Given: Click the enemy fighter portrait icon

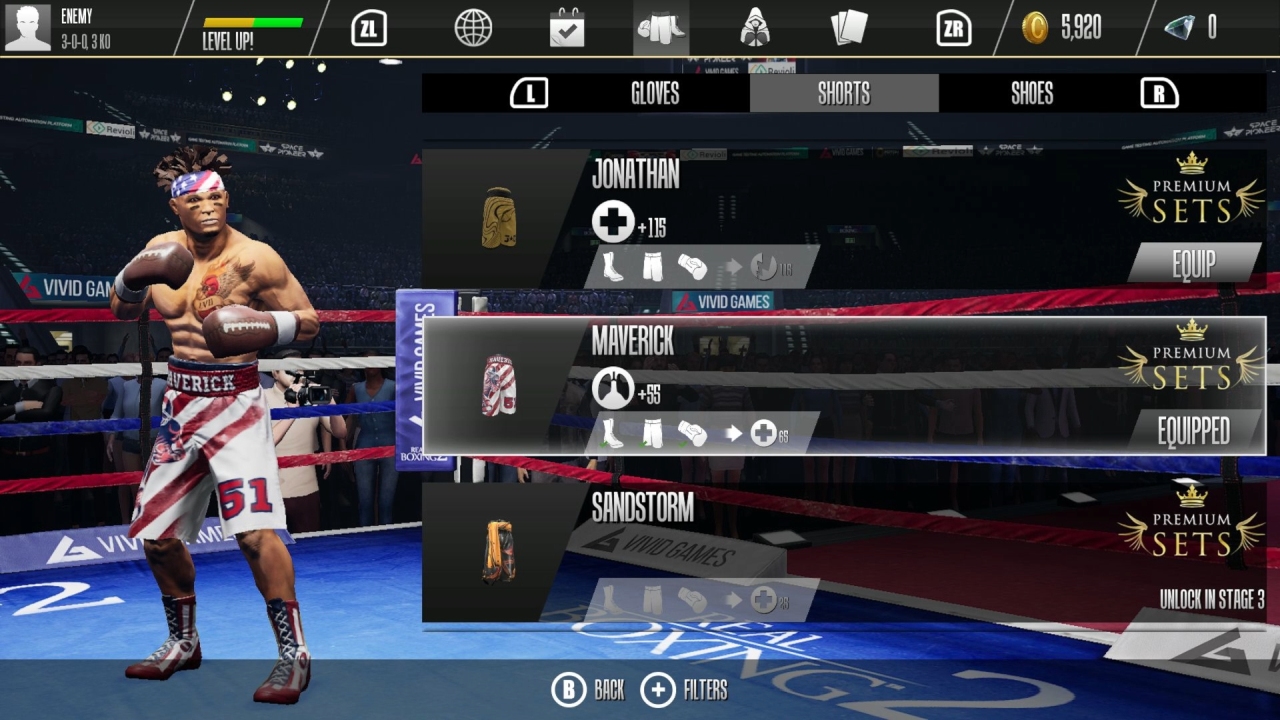Looking at the screenshot, I should click(27, 27).
